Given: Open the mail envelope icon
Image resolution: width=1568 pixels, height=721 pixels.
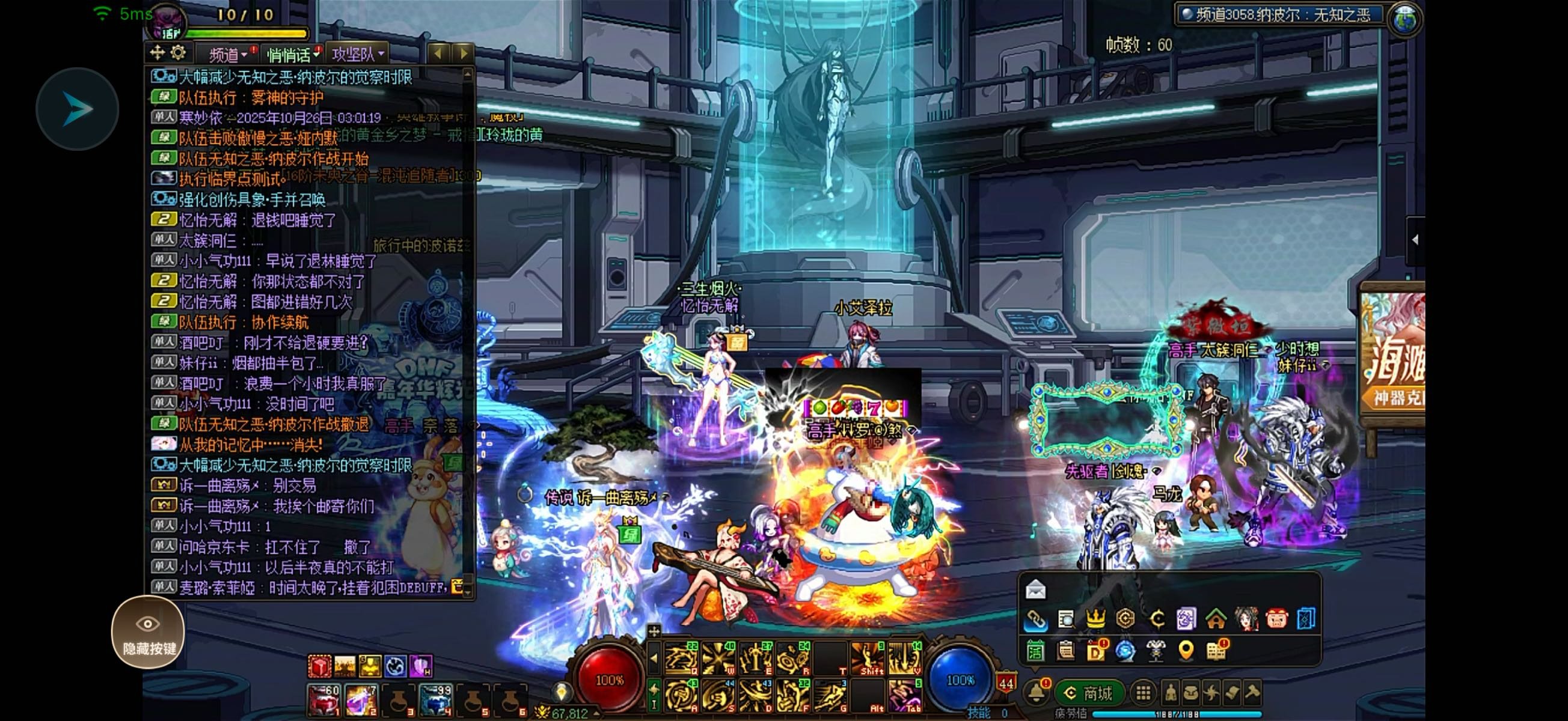Looking at the screenshot, I should 1035,589.
